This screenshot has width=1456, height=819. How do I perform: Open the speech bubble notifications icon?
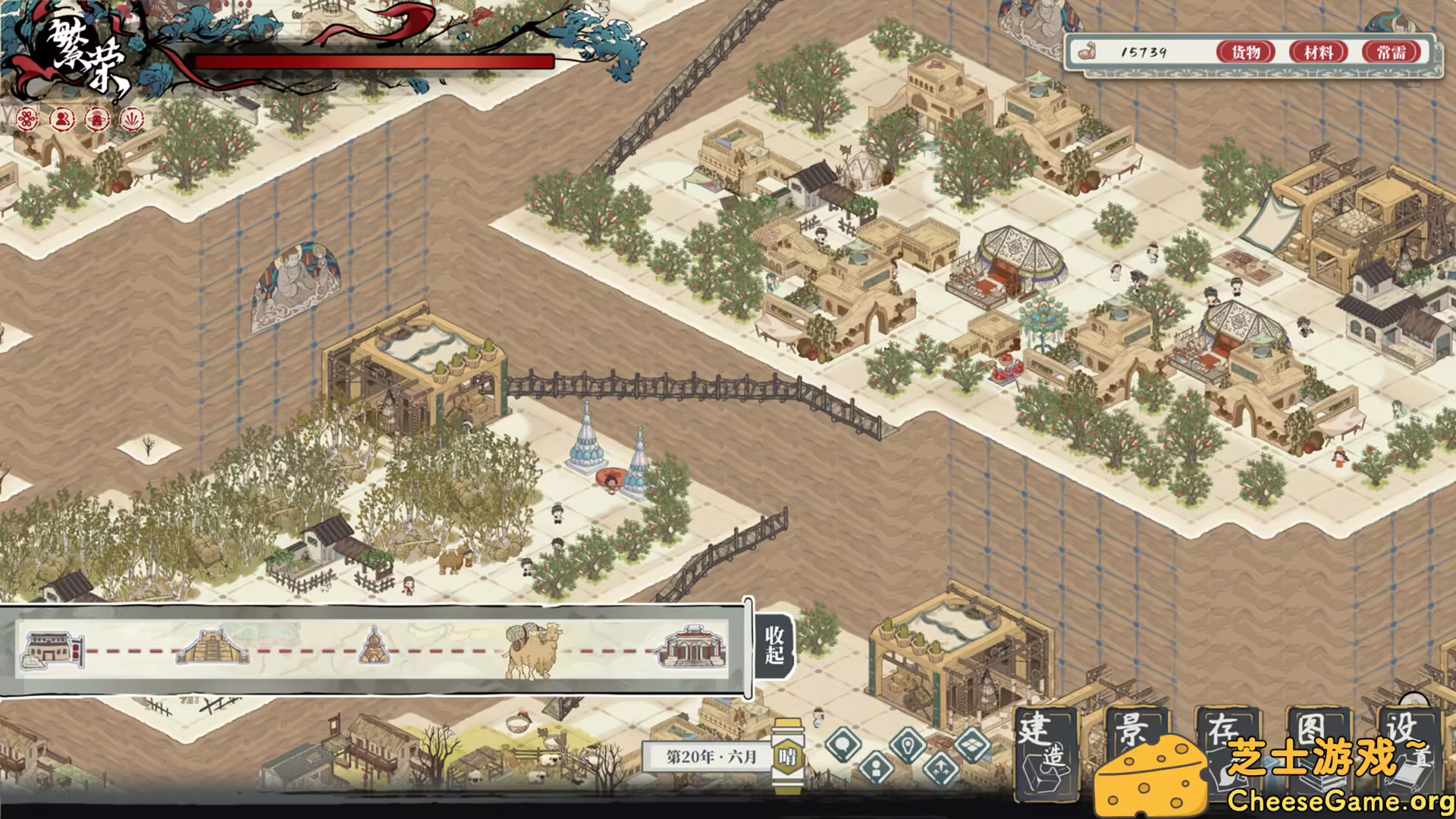[843, 745]
